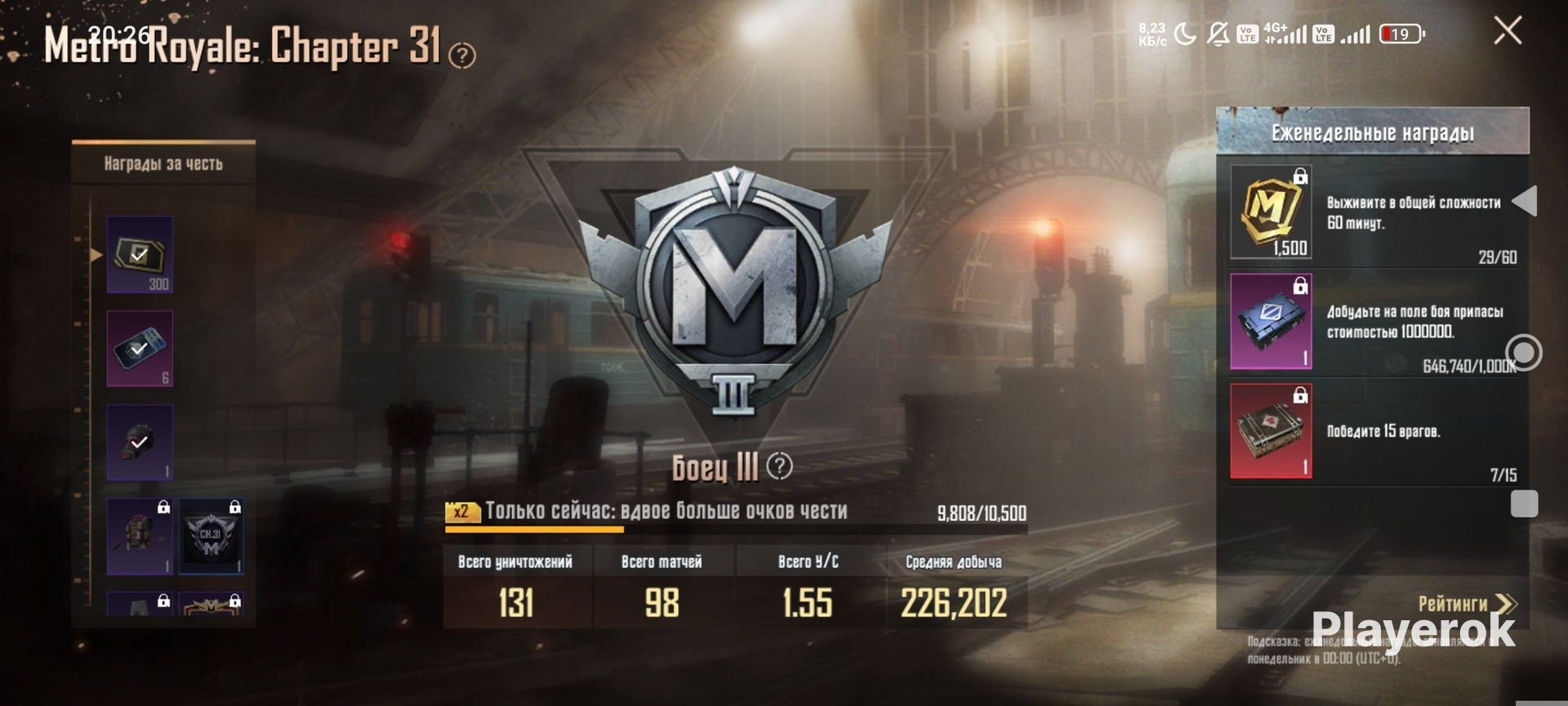This screenshot has width=1568, height=706.
Task: Tap the circular home navigation button
Action: tap(1524, 352)
